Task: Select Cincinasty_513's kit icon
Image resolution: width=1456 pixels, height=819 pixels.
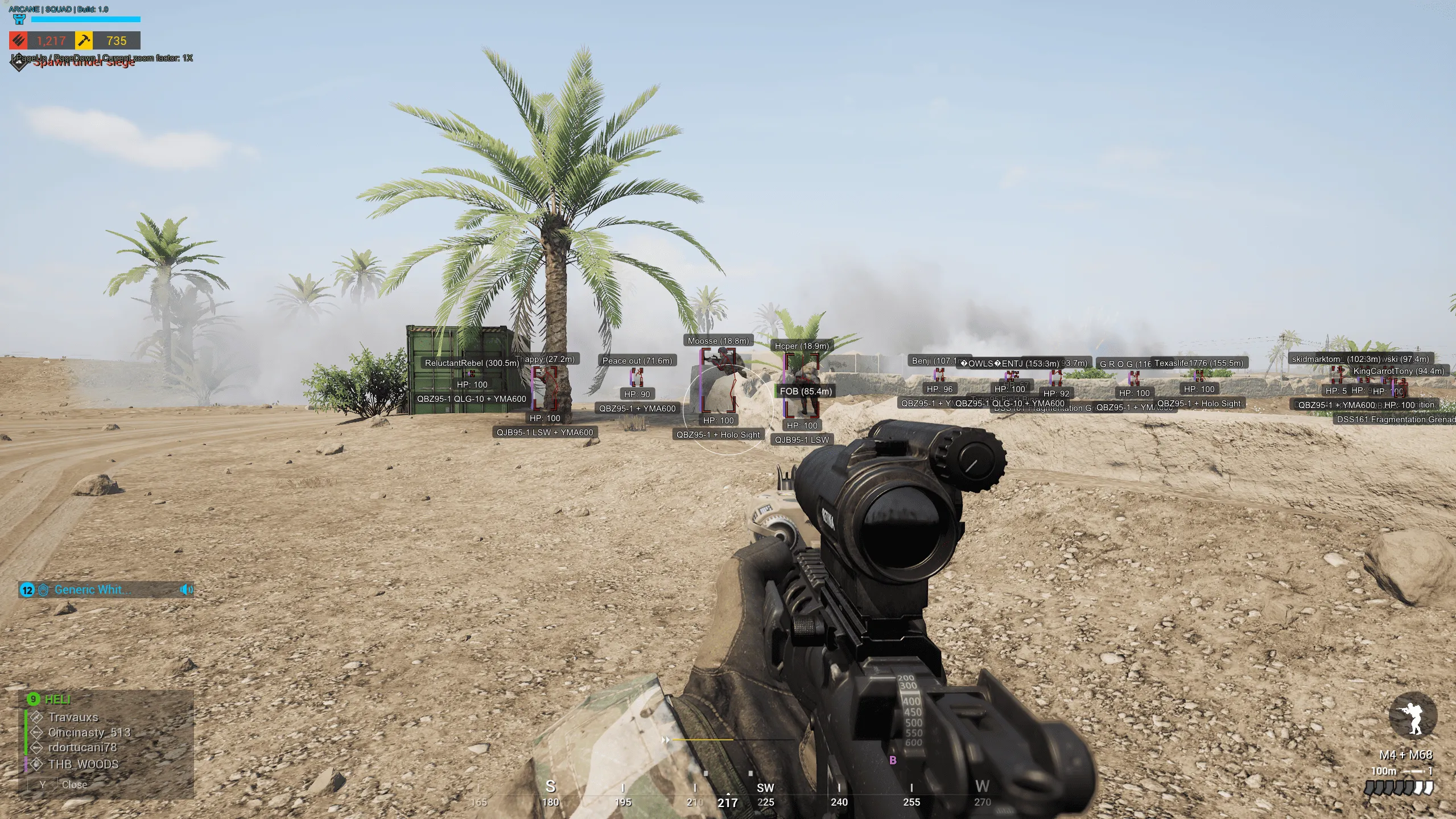Action: (x=36, y=732)
